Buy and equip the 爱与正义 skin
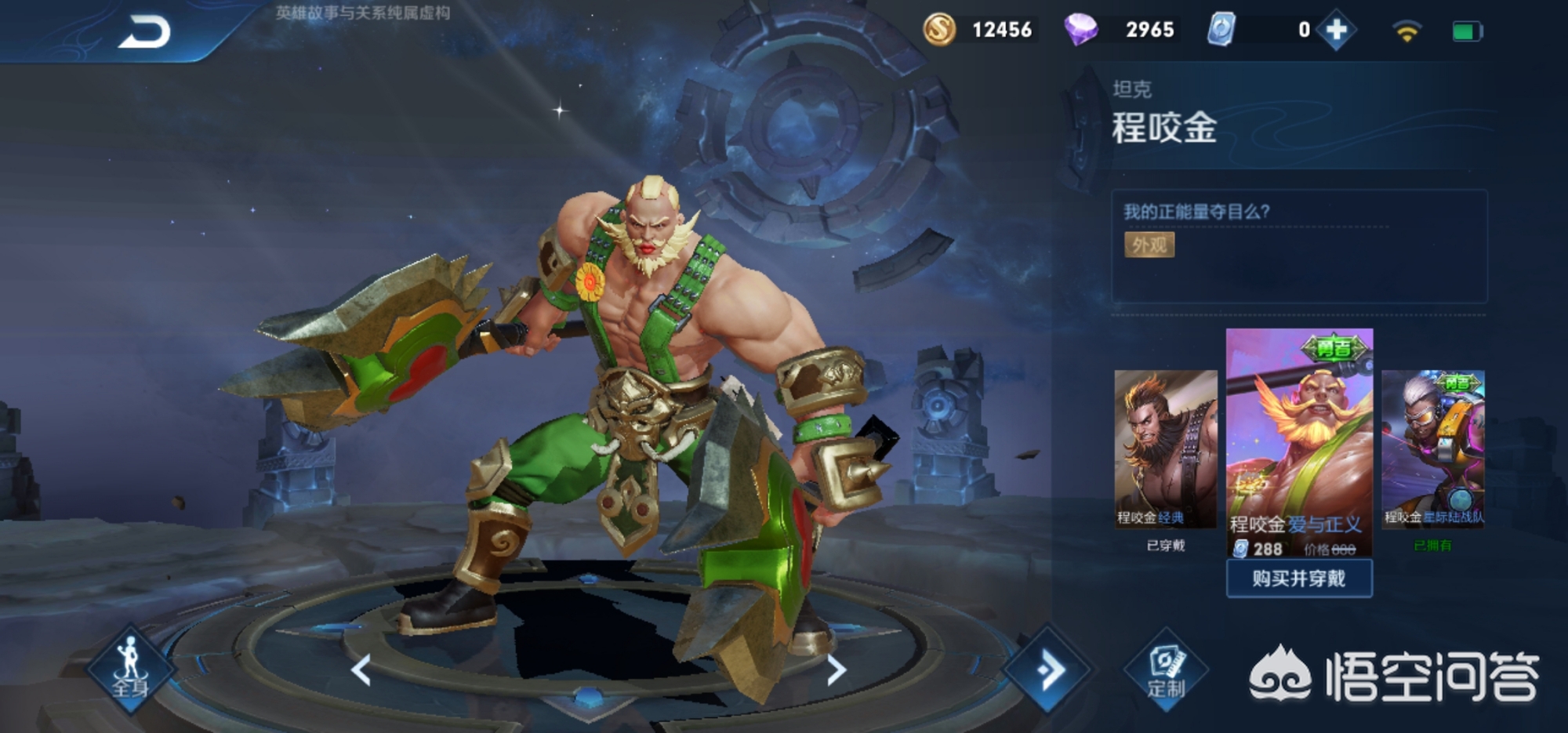Viewport: 1568px width, 733px height. point(1298,579)
